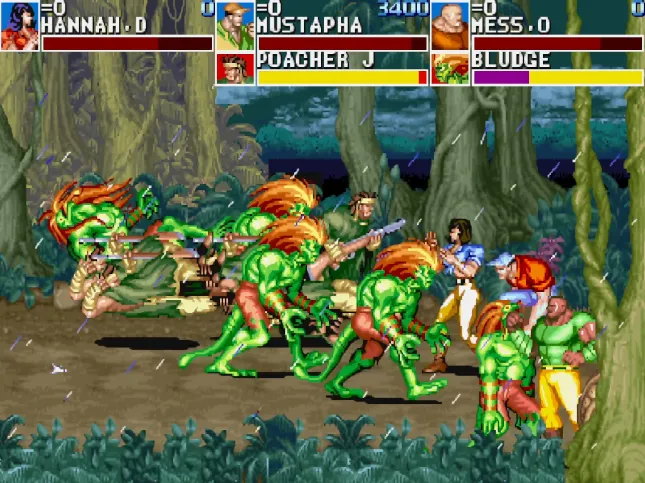The image size is (645, 483).
Task: Click Mess's character portrait
Action: point(450,26)
